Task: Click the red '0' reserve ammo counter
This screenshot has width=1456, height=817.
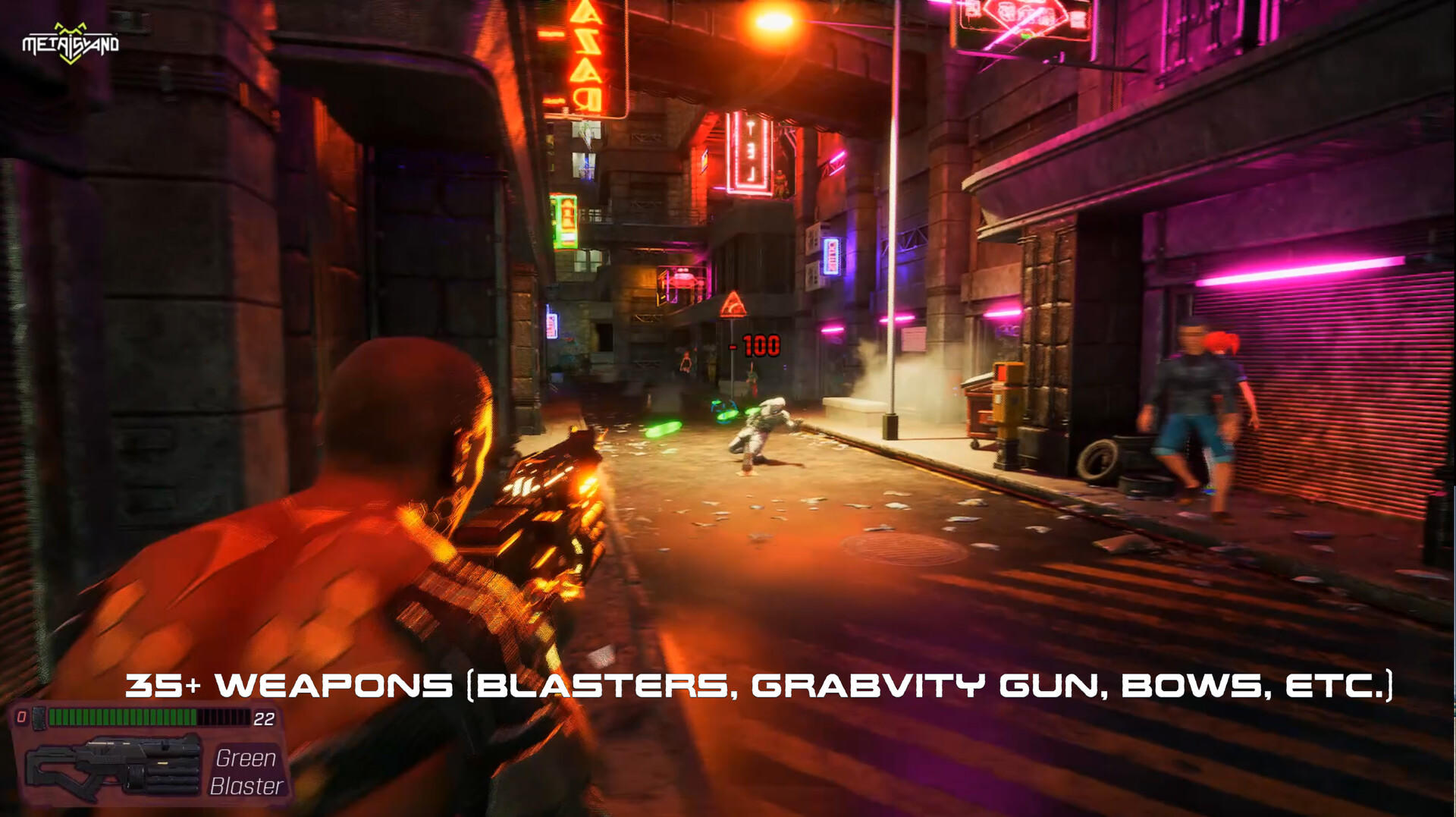Action: tap(23, 717)
